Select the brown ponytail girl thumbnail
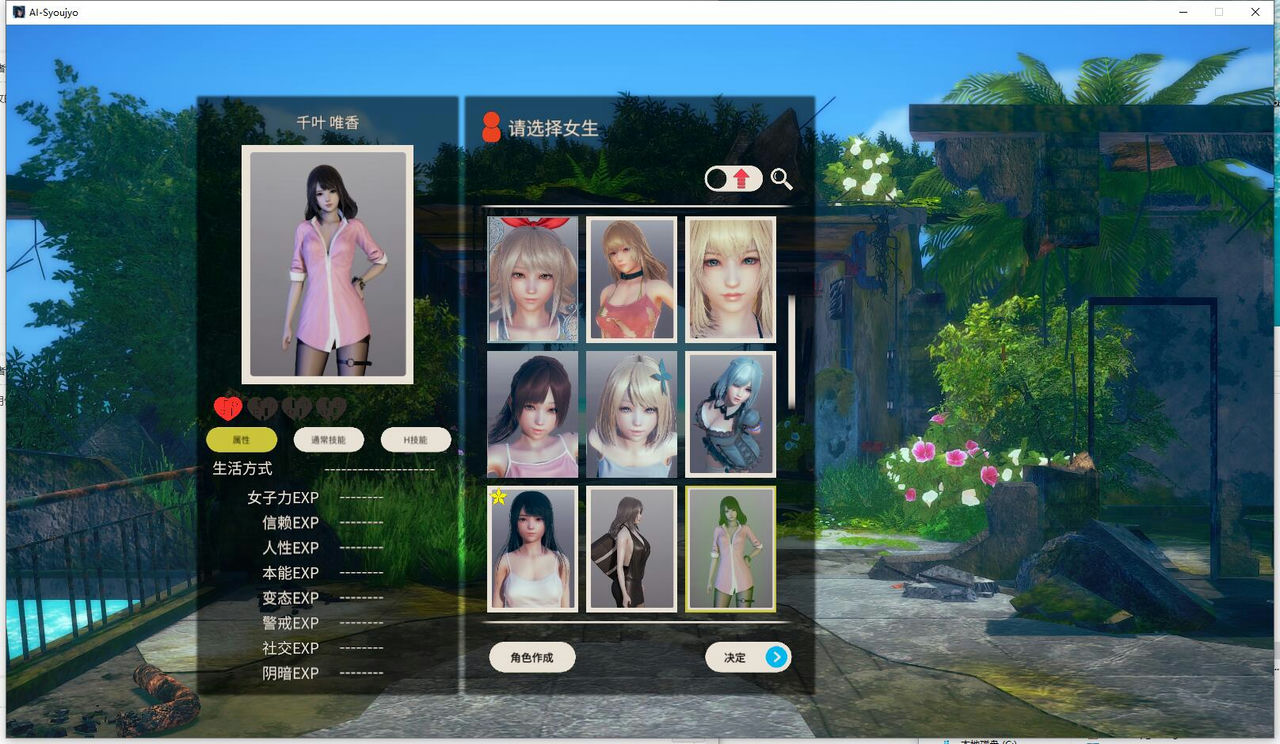 coord(531,414)
